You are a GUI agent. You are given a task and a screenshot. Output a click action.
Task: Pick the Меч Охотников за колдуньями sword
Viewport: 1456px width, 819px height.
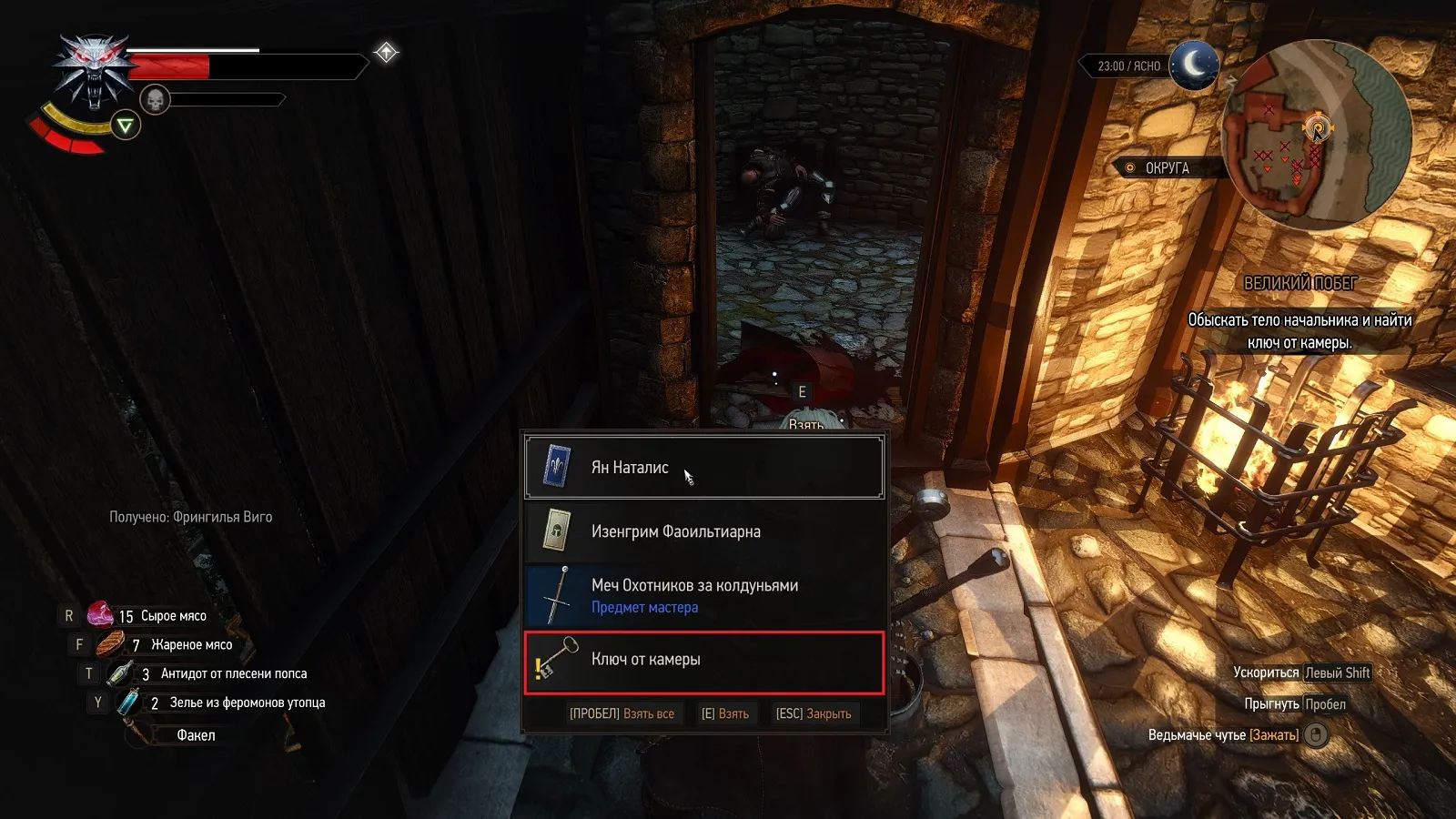[x=703, y=595]
